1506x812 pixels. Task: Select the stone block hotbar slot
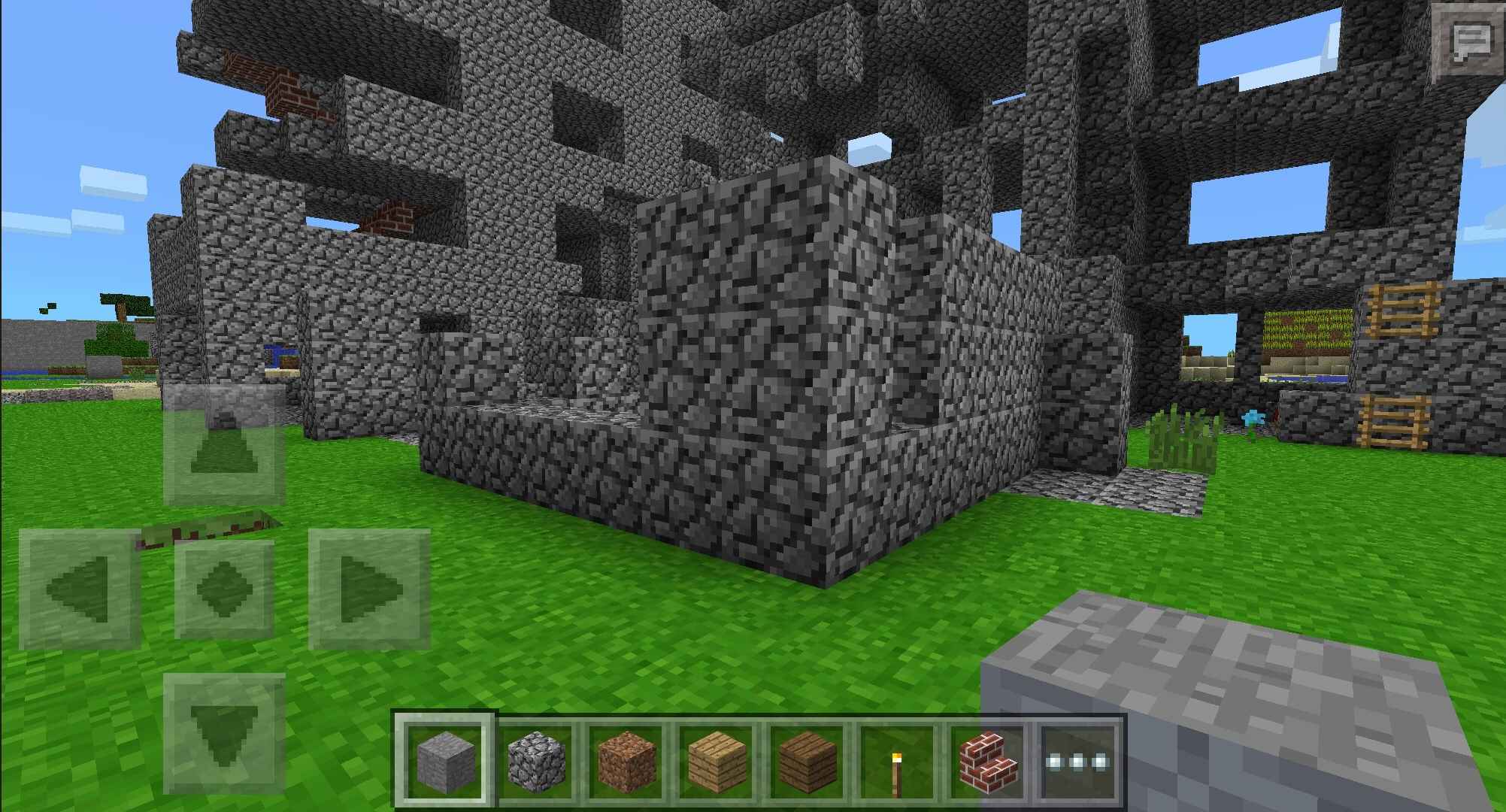[x=446, y=758]
